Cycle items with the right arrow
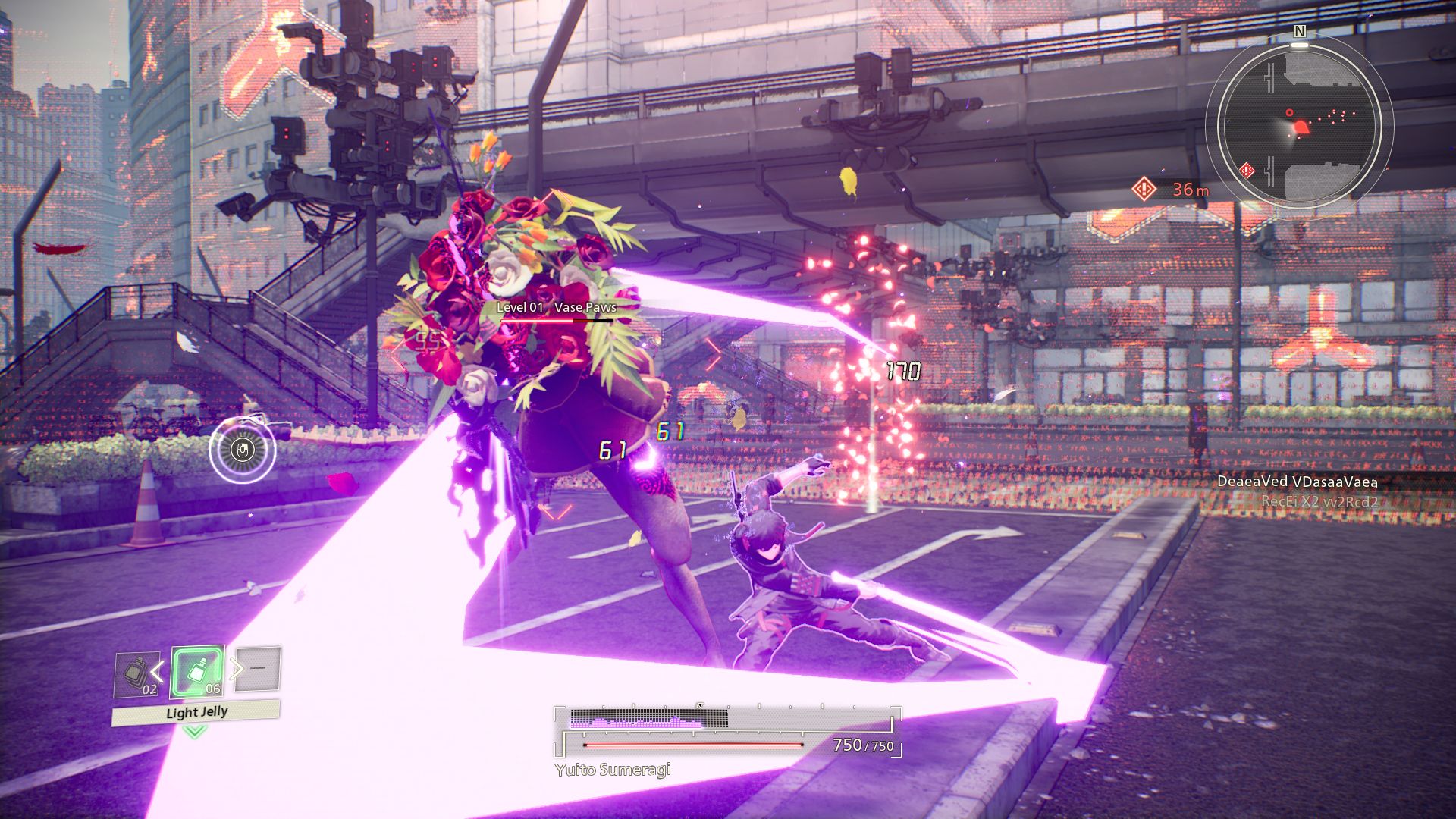The height and width of the screenshot is (819, 1456). 237,668
